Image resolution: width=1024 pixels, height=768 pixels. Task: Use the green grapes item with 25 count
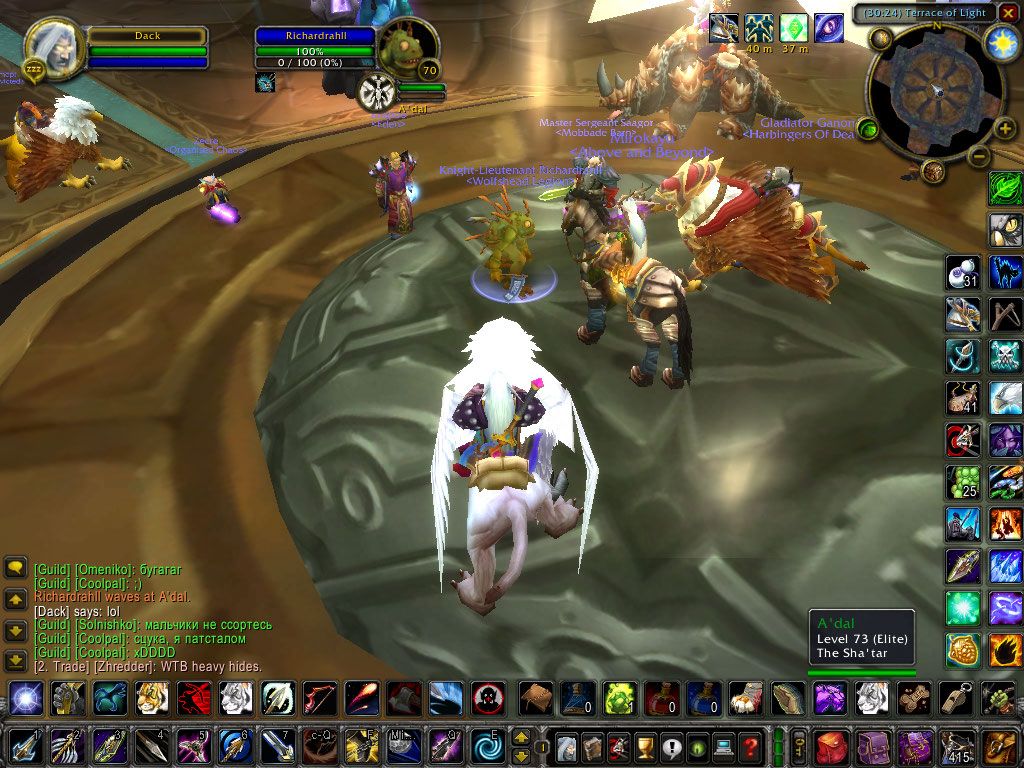click(962, 482)
